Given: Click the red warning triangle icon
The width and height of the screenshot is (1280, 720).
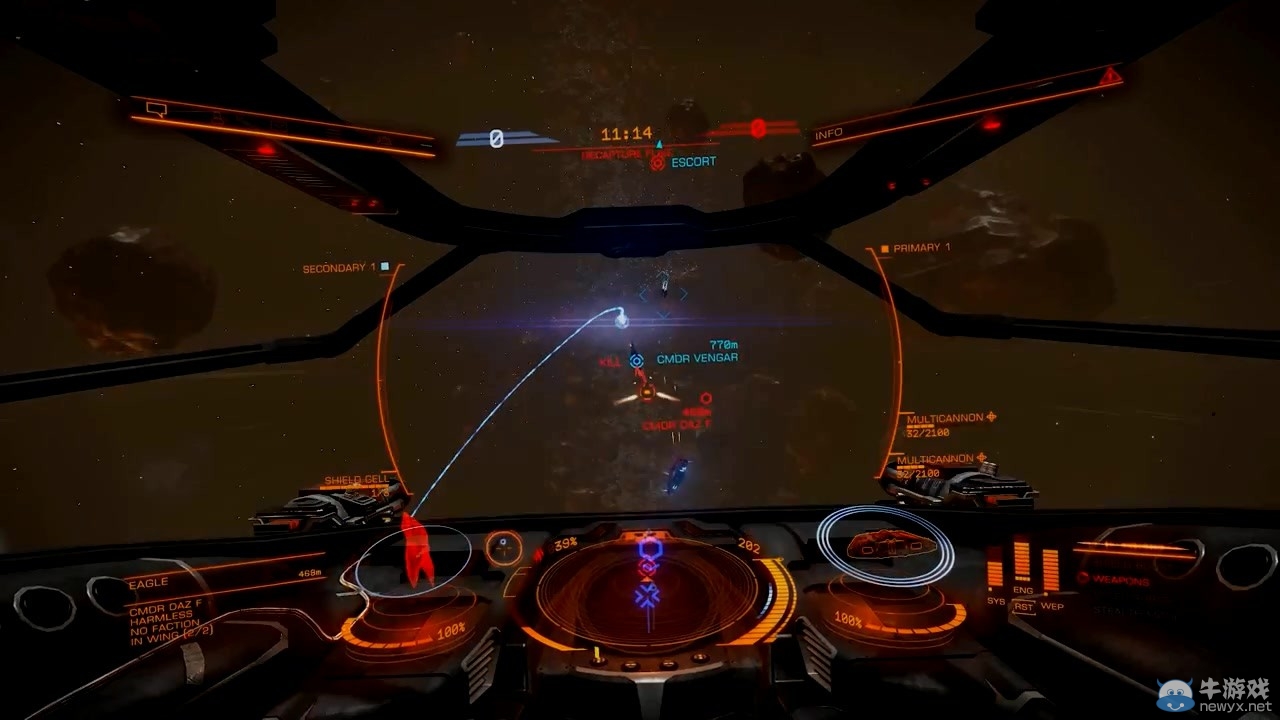Looking at the screenshot, I should point(1110,76).
